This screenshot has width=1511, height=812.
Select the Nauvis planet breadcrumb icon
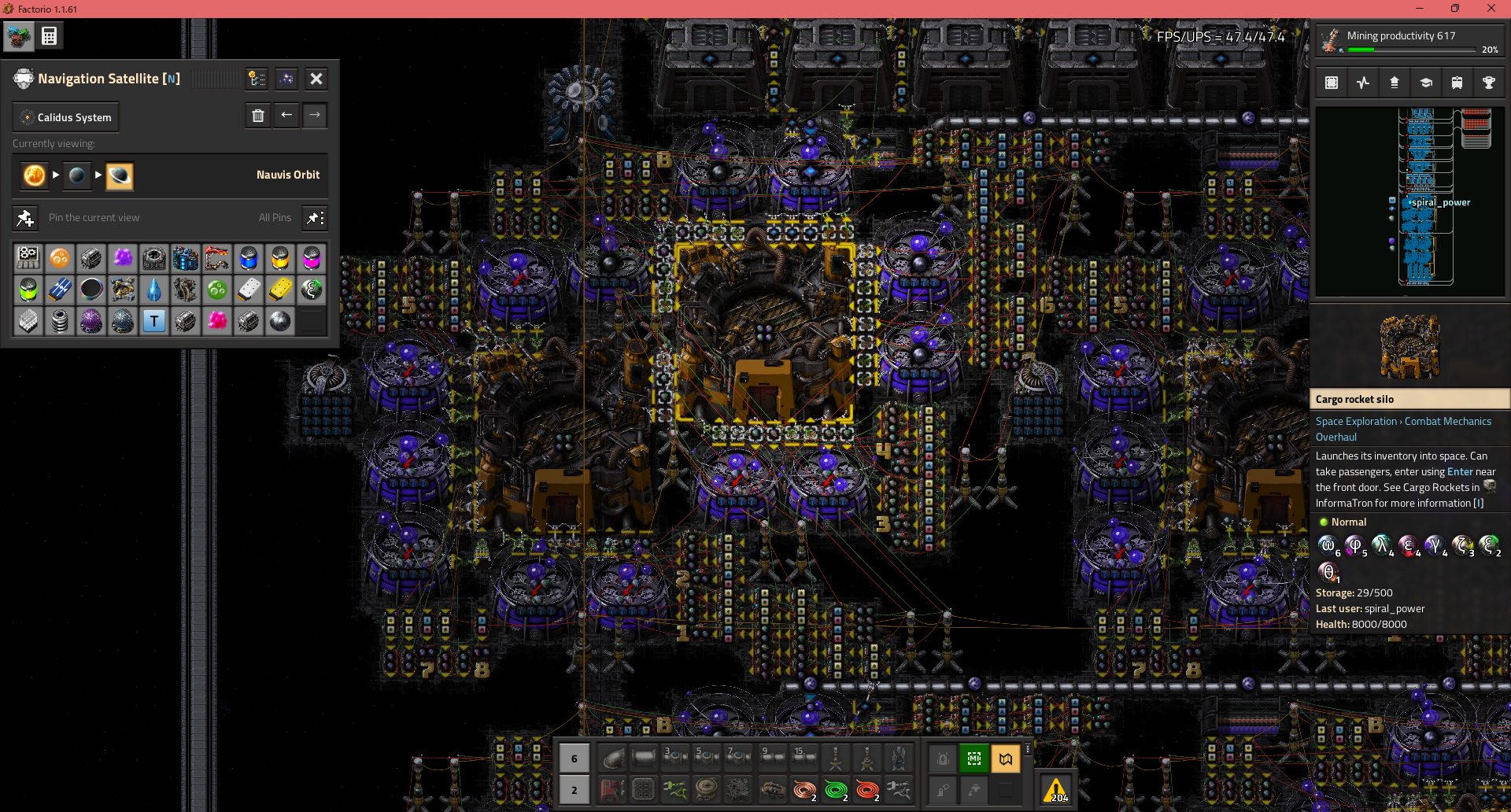[x=77, y=175]
